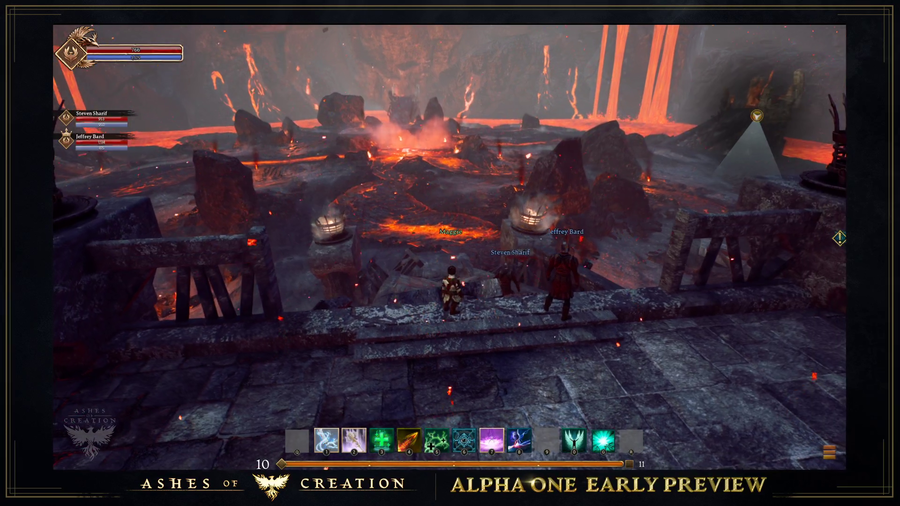Activate the white swirling wind ability
The image size is (900, 506).
326,440
